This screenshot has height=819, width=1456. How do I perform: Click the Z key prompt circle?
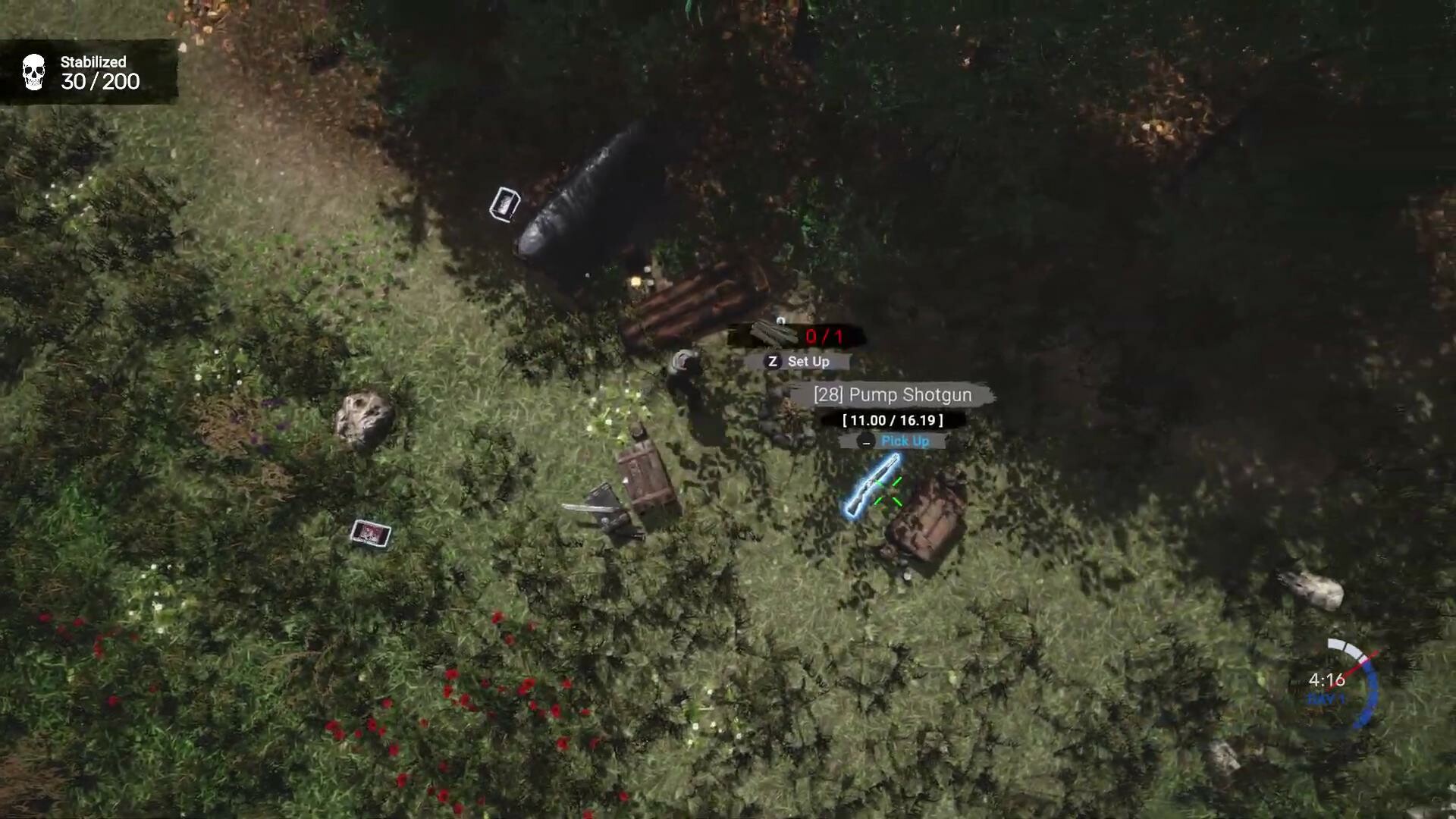(x=771, y=362)
